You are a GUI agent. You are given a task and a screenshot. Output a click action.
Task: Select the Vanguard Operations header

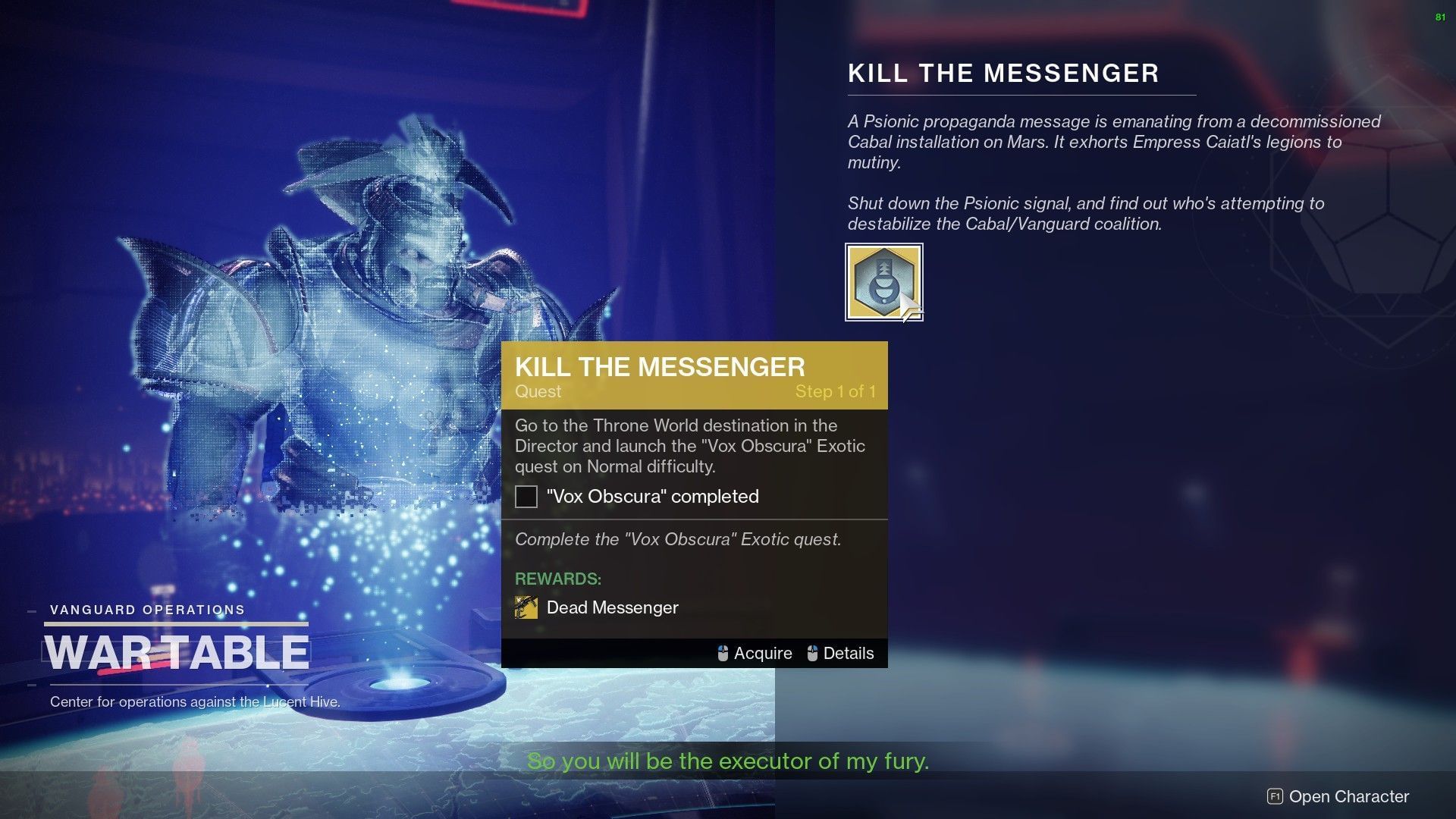[x=147, y=609]
